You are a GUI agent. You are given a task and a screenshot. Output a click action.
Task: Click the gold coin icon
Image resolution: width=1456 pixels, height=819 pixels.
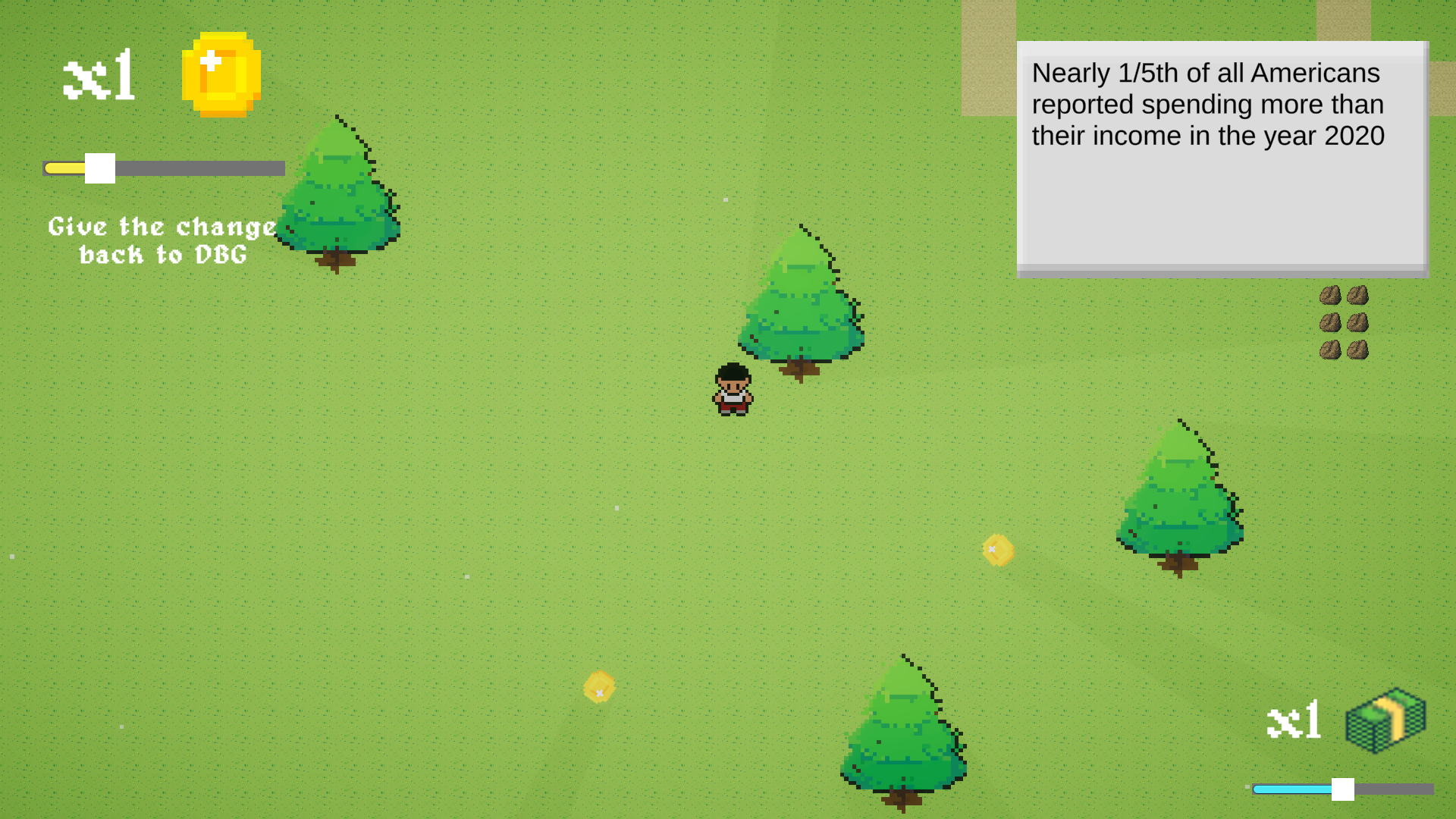coord(221,74)
